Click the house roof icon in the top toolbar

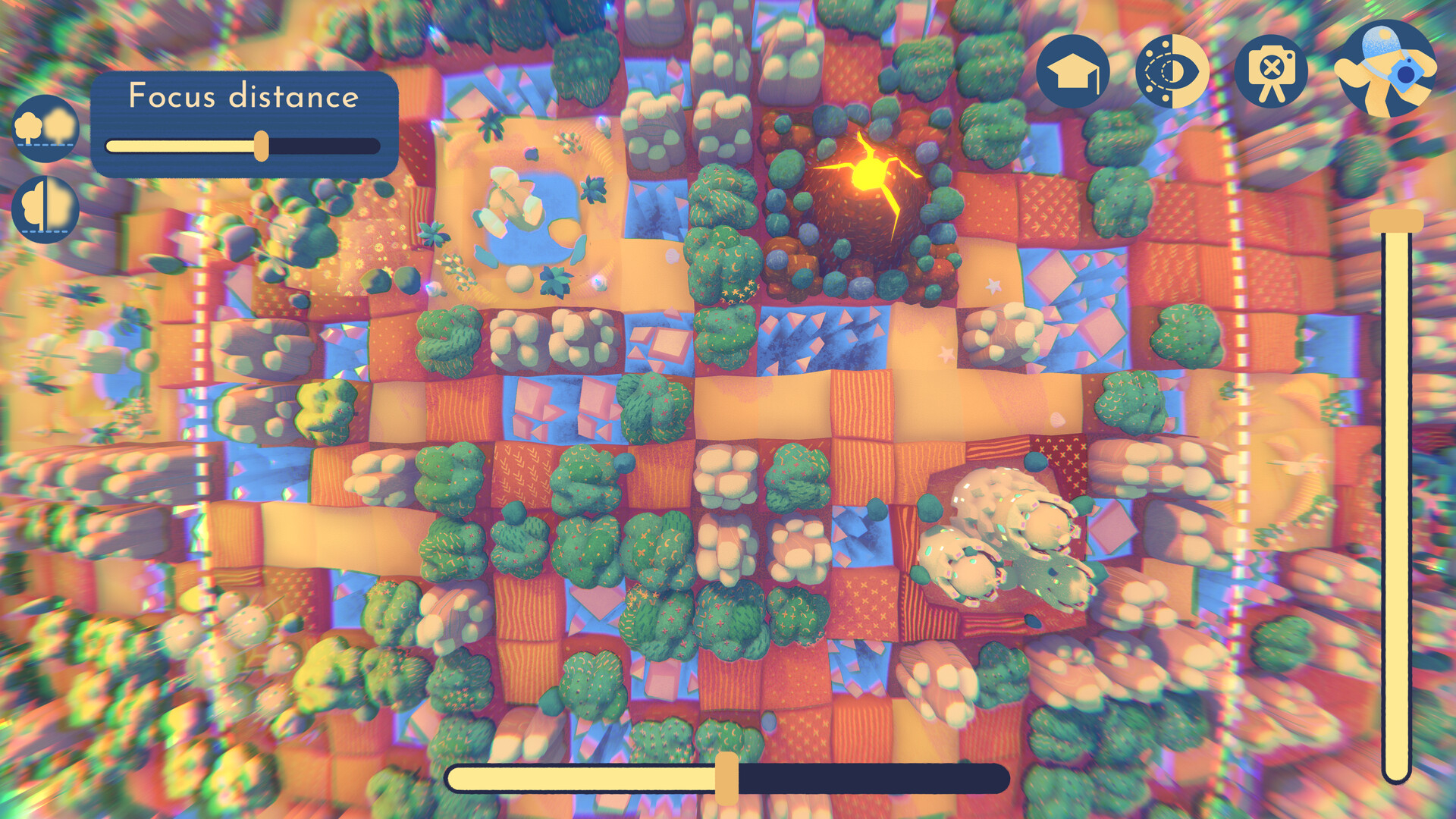click(x=1074, y=72)
